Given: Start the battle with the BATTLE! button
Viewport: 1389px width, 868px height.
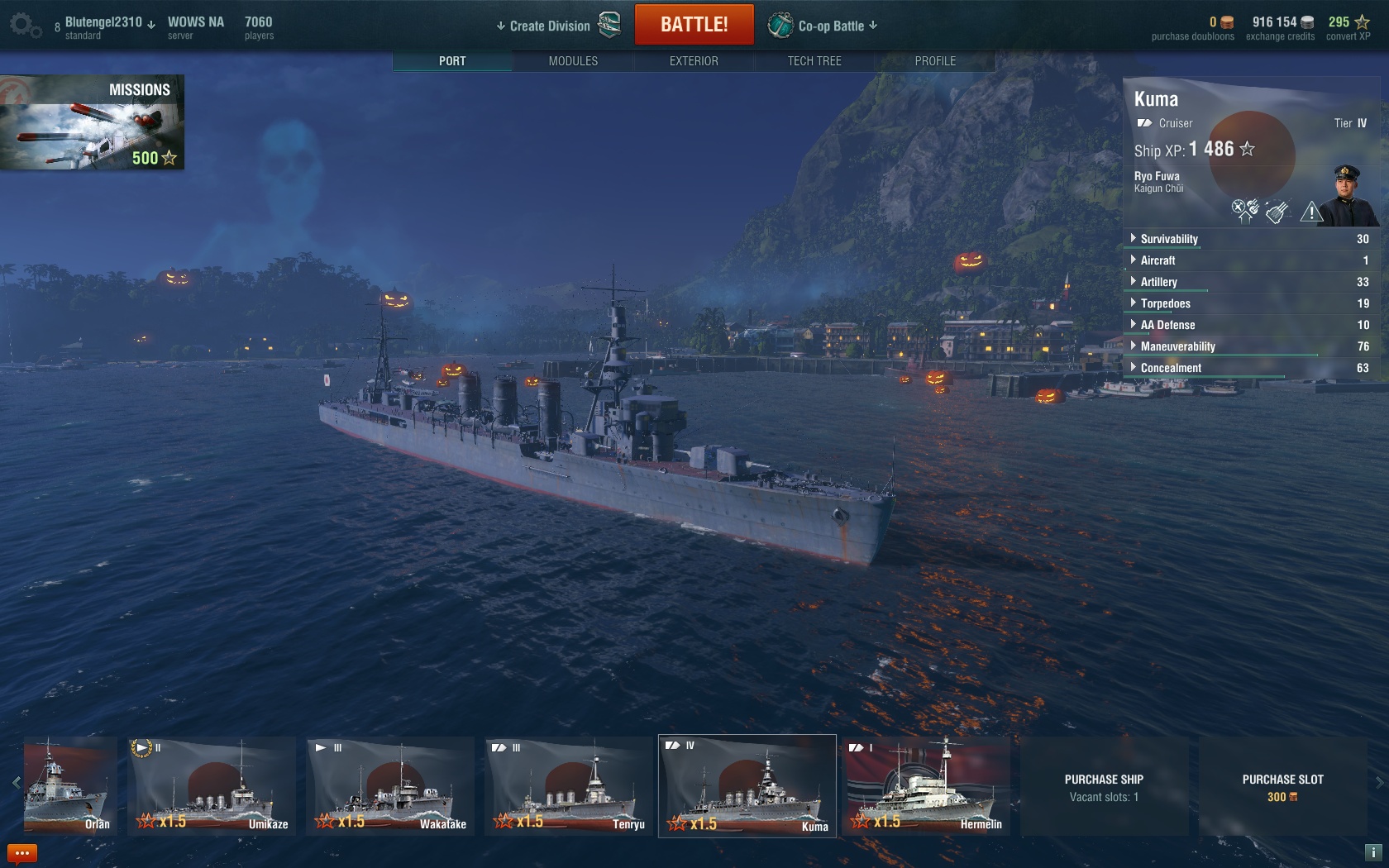Looking at the screenshot, I should (x=694, y=25).
